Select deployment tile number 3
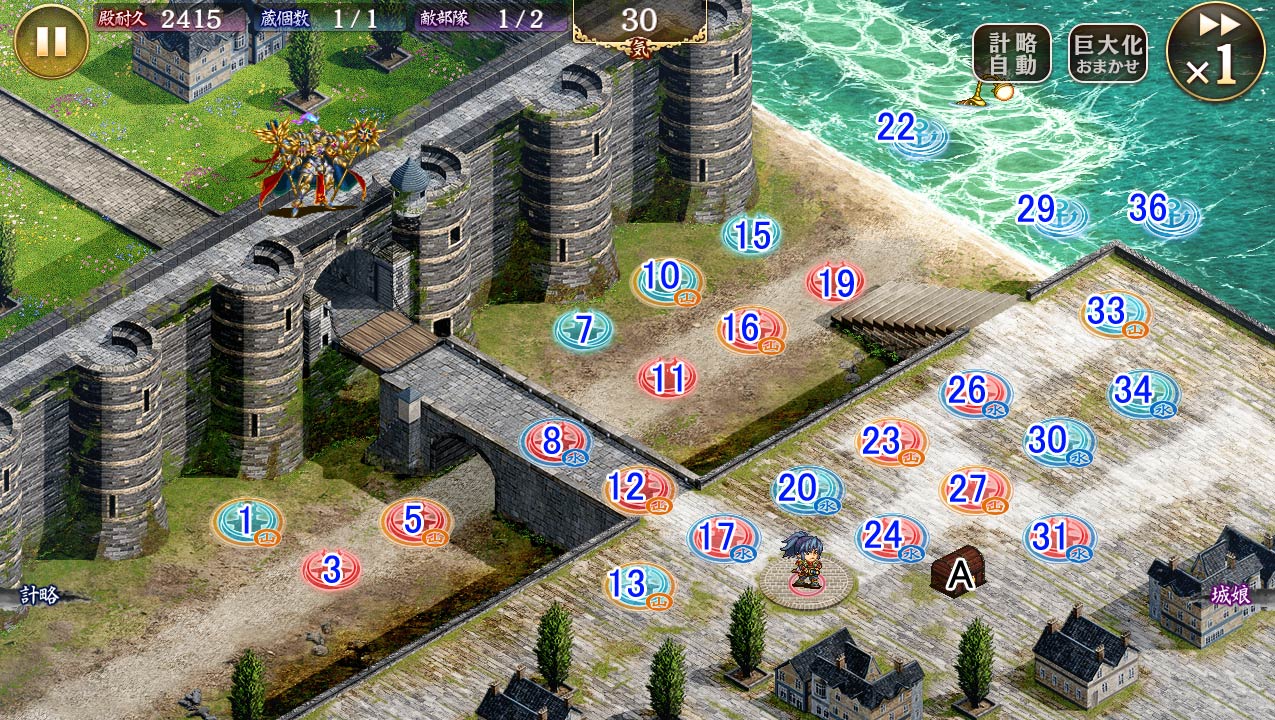This screenshot has width=1275, height=720. pos(332,571)
